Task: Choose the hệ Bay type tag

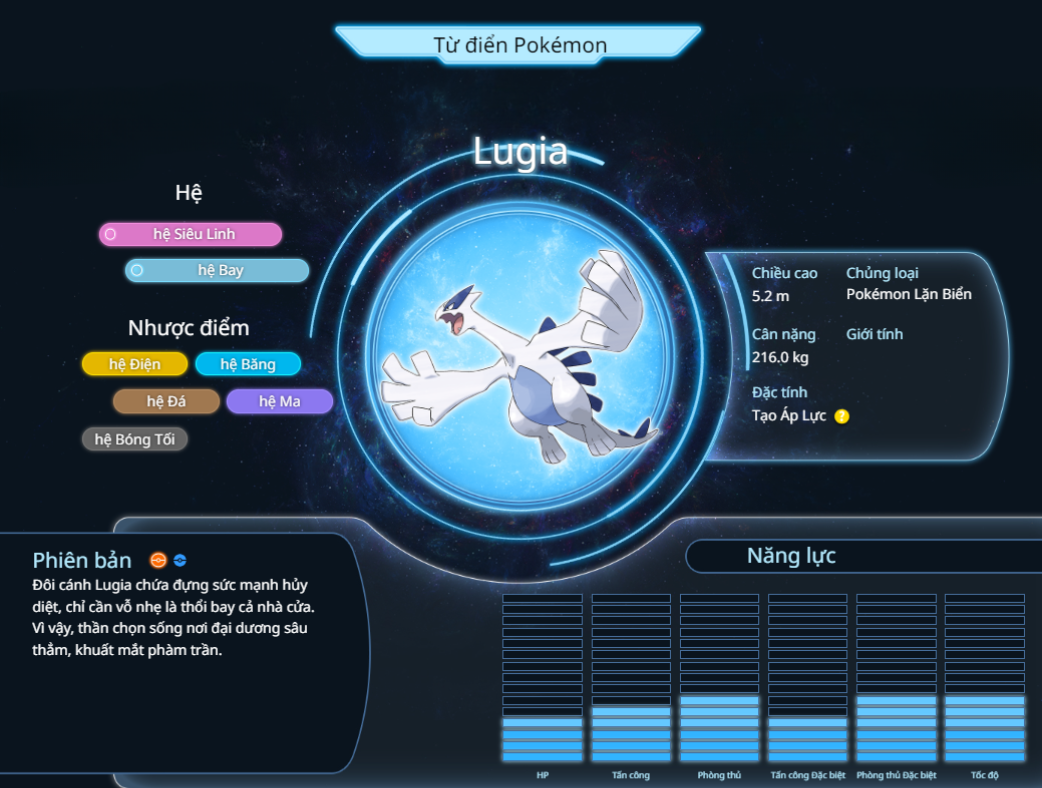Action: (217, 271)
